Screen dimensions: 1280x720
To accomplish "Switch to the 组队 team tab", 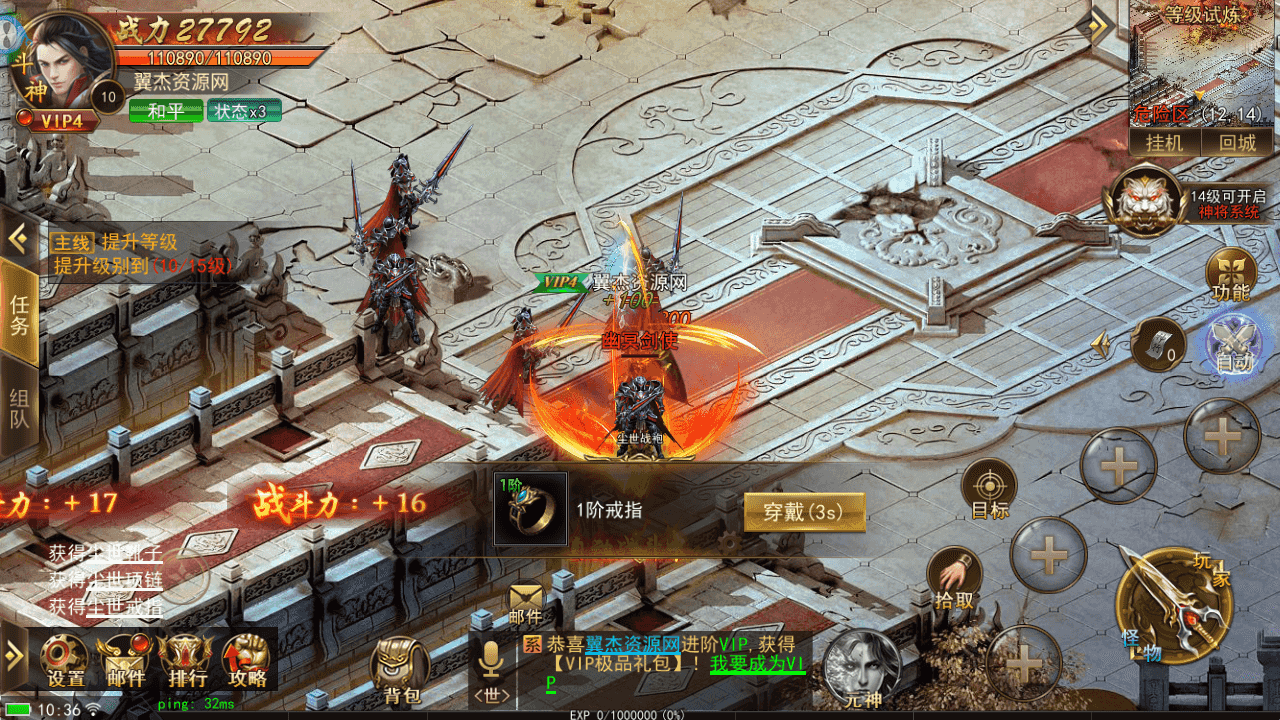I will [x=19, y=408].
